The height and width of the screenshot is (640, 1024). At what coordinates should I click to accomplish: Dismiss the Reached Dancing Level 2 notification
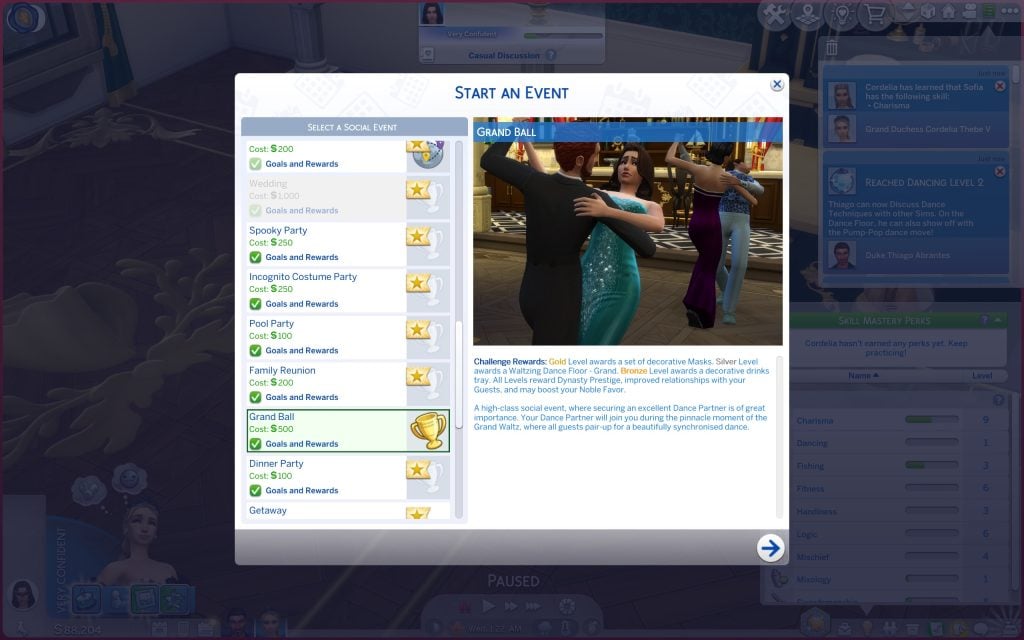[x=999, y=172]
